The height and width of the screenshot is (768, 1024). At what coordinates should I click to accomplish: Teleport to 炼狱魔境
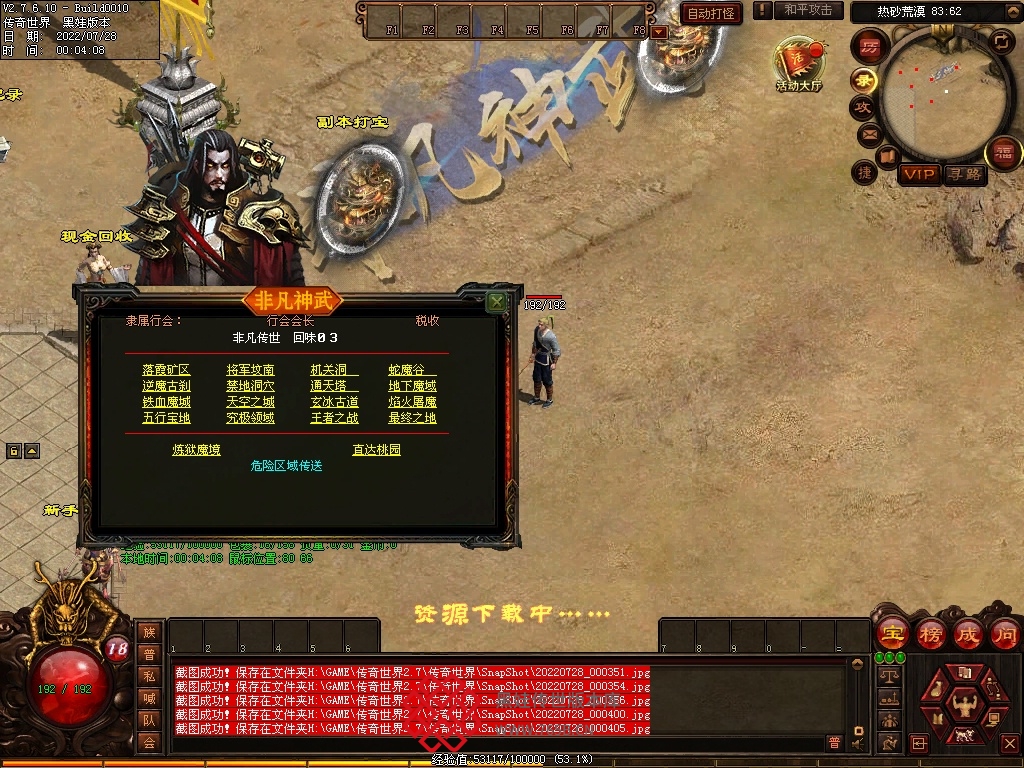[196, 450]
